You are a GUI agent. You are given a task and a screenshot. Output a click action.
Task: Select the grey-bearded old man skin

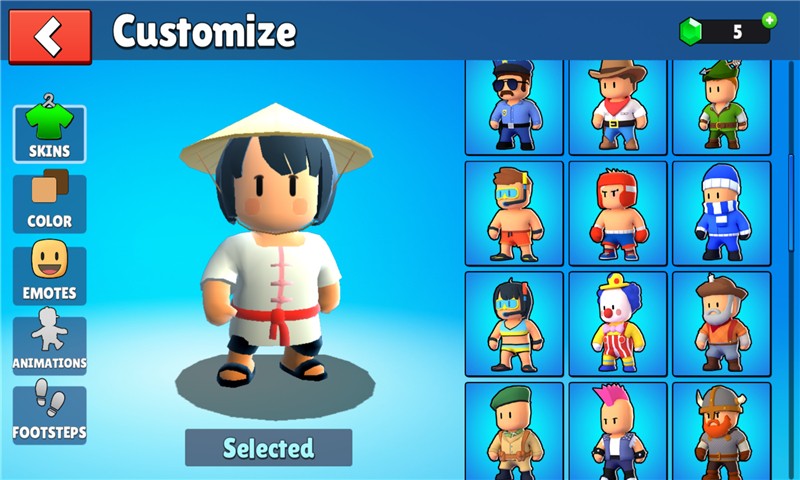721,323
